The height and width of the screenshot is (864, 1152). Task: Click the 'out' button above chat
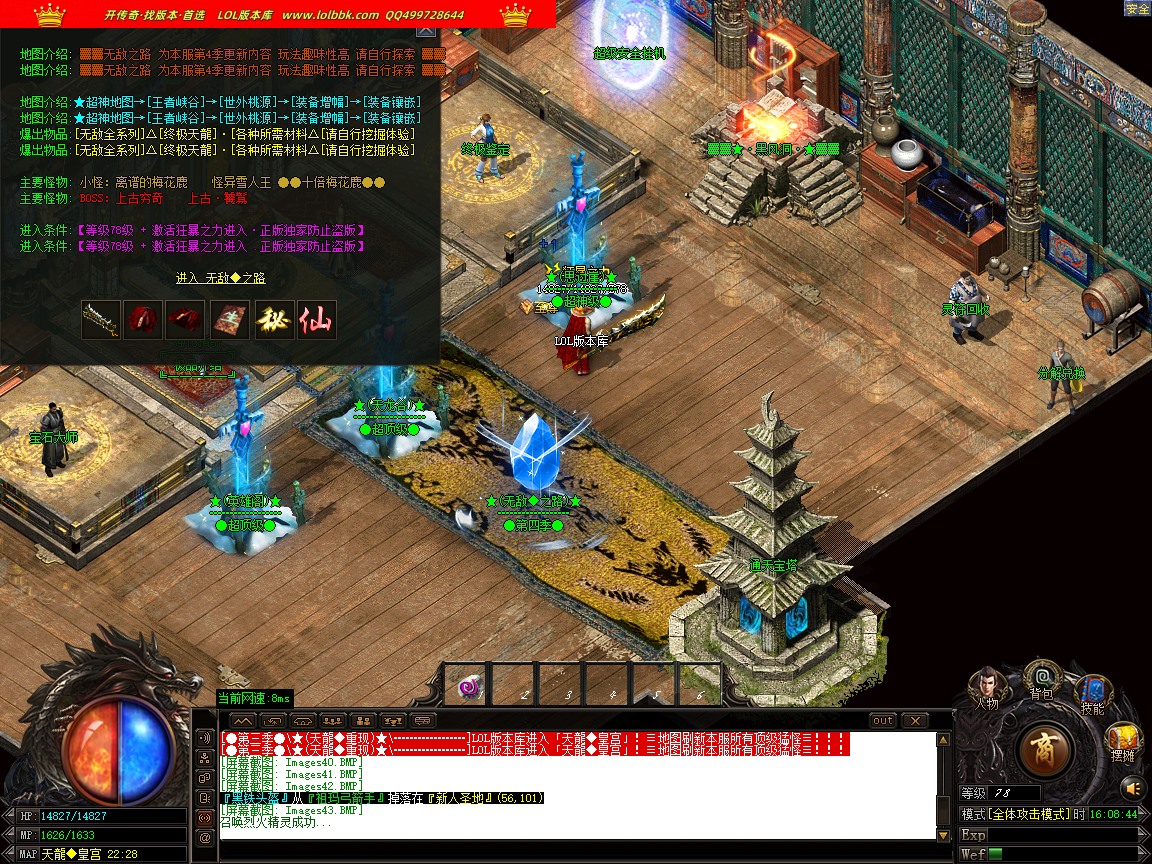(883, 720)
